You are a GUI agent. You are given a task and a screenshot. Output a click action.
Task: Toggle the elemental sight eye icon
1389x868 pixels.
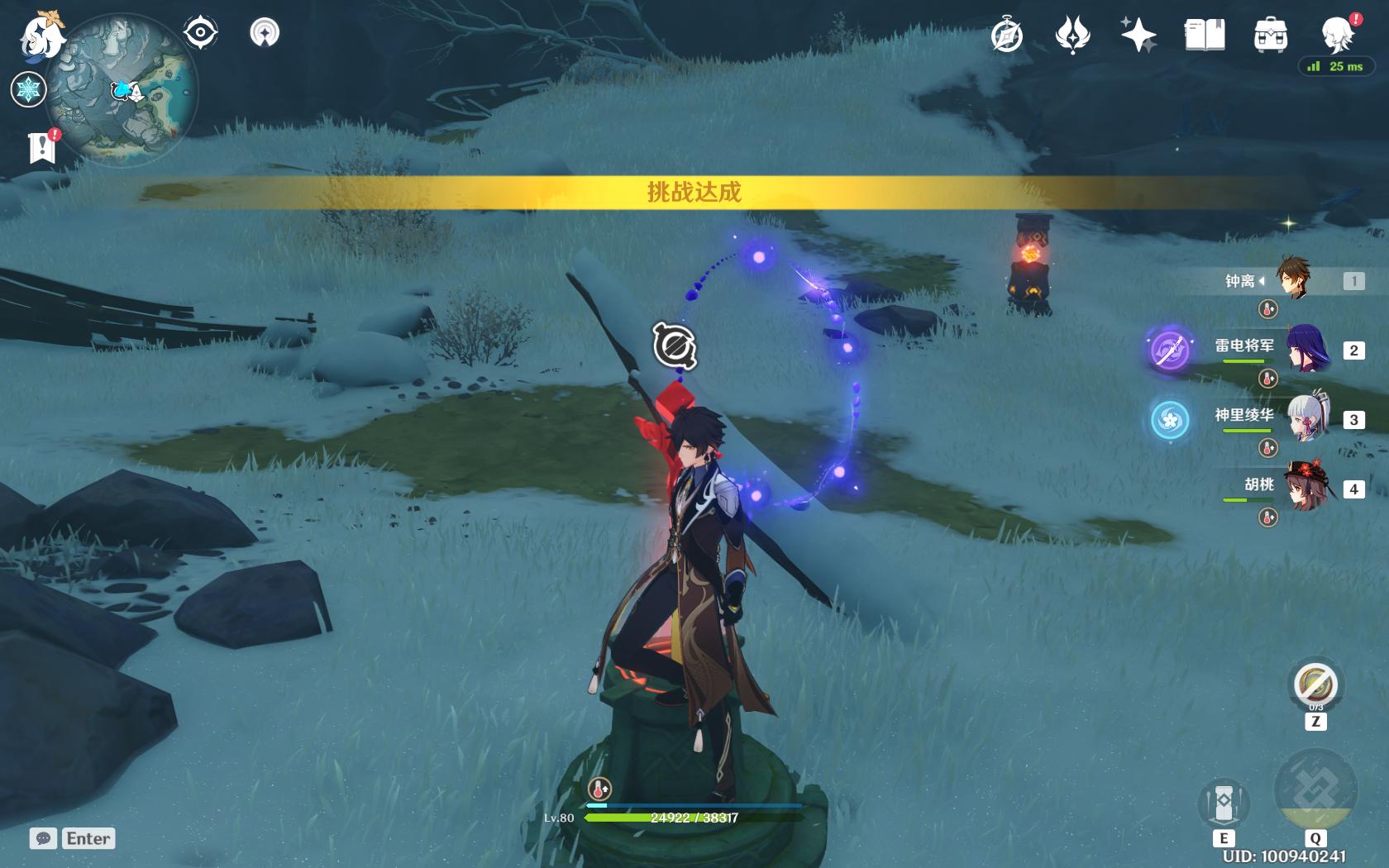[200, 33]
